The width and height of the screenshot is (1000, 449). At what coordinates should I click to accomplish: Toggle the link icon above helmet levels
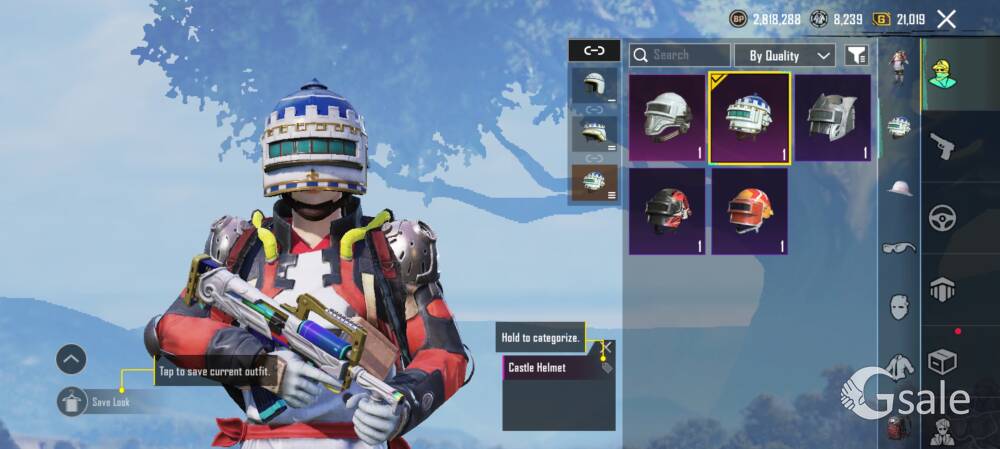click(594, 50)
